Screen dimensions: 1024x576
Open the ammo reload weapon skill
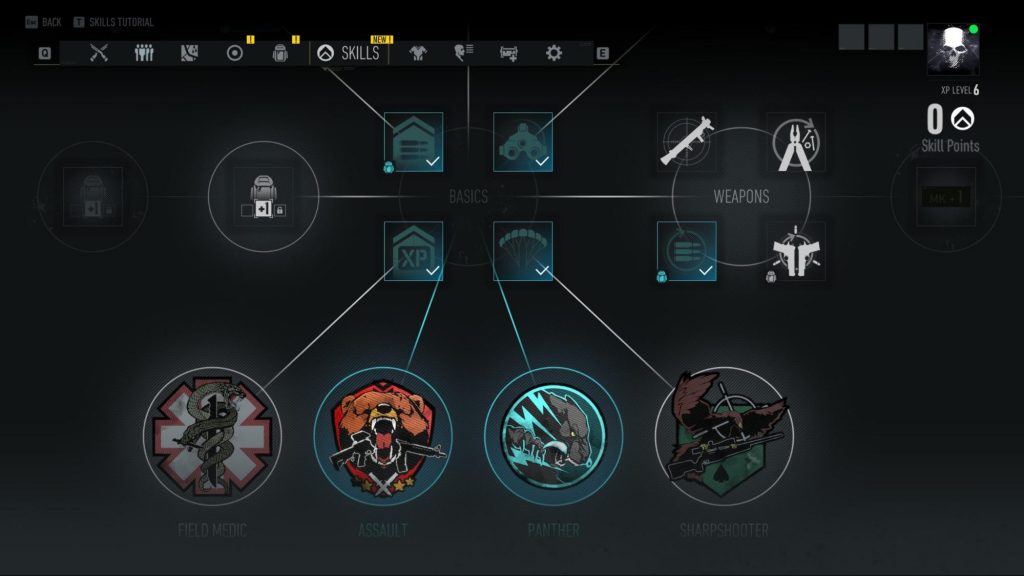(687, 251)
